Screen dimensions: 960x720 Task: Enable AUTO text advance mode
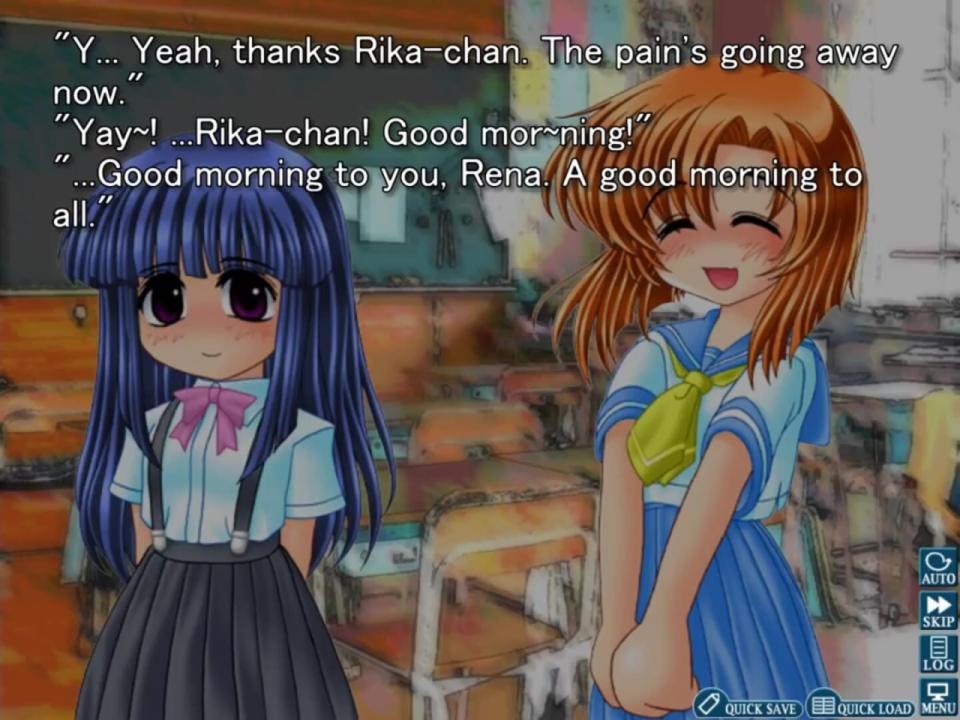click(x=938, y=567)
